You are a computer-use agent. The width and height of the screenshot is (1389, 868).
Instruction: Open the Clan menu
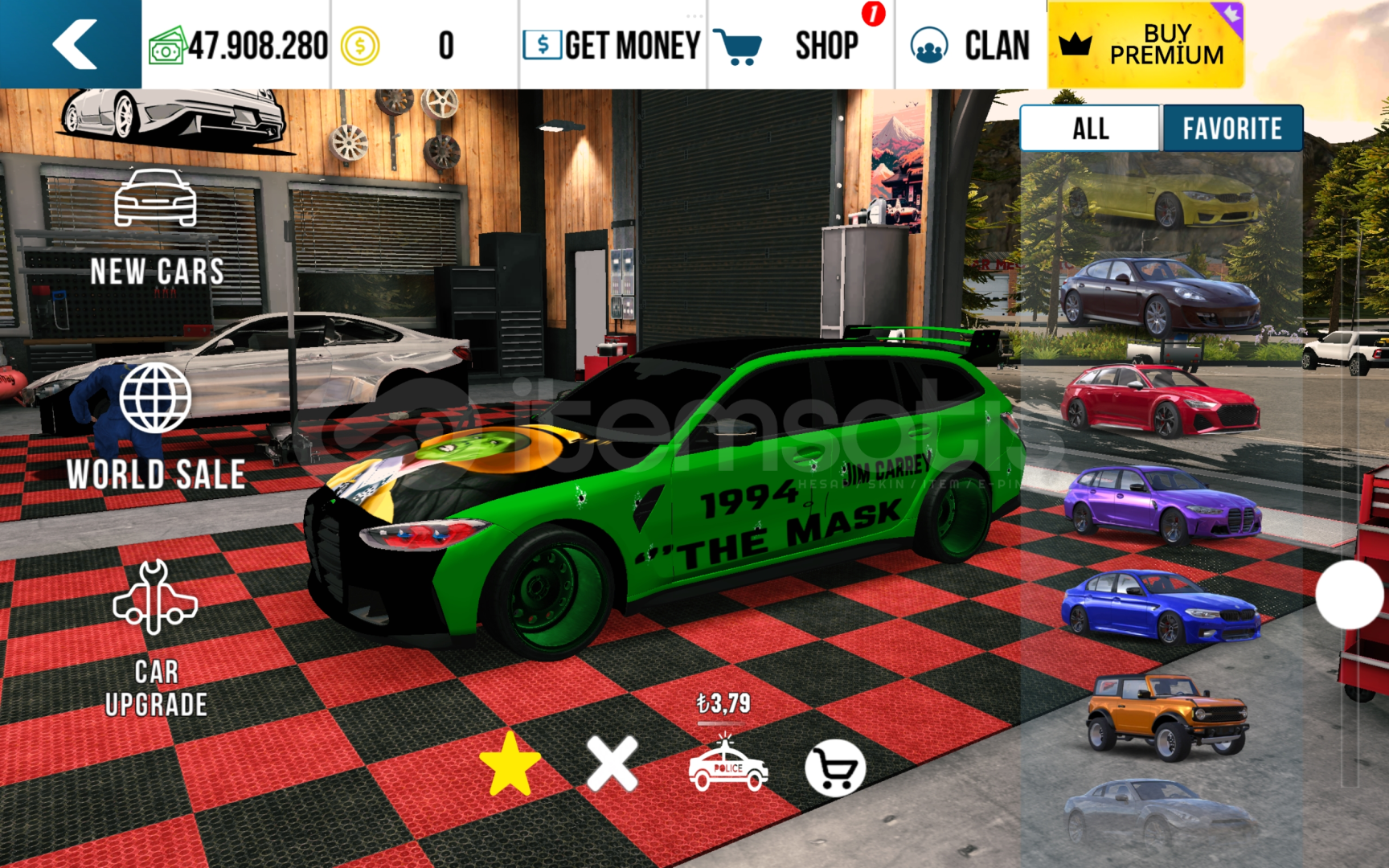pyautogui.click(x=970, y=45)
